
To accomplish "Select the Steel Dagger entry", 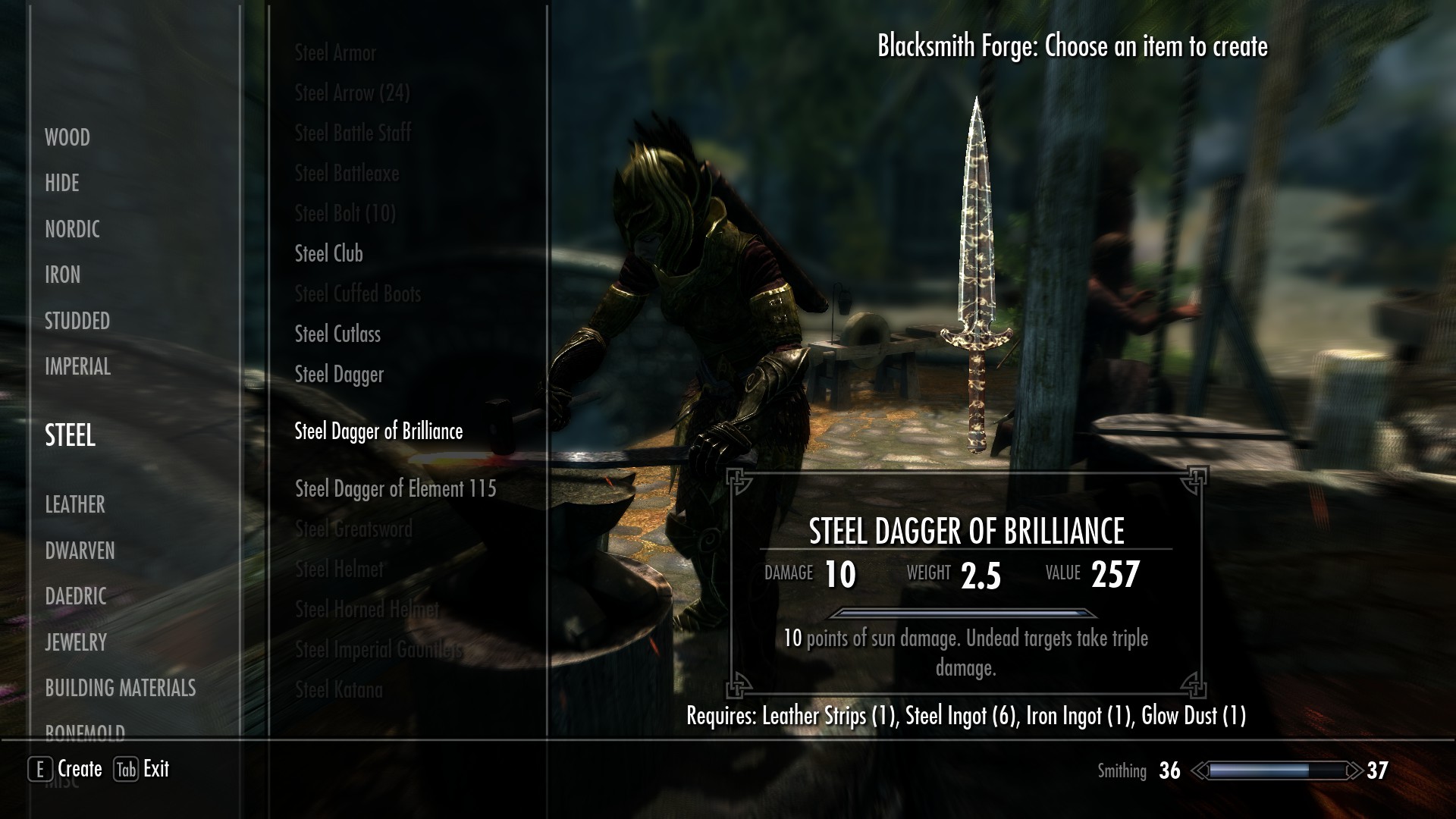I will 339,374.
